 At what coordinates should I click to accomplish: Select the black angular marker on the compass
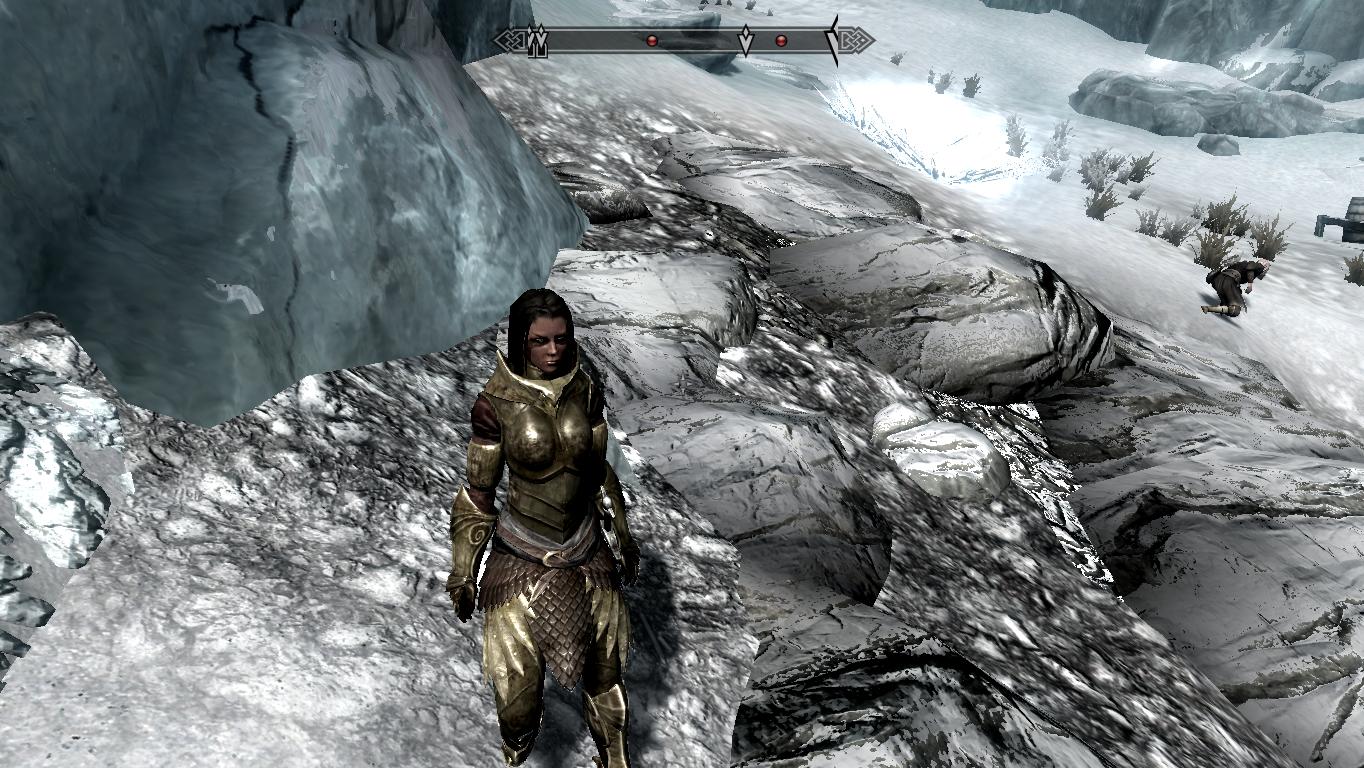point(832,40)
